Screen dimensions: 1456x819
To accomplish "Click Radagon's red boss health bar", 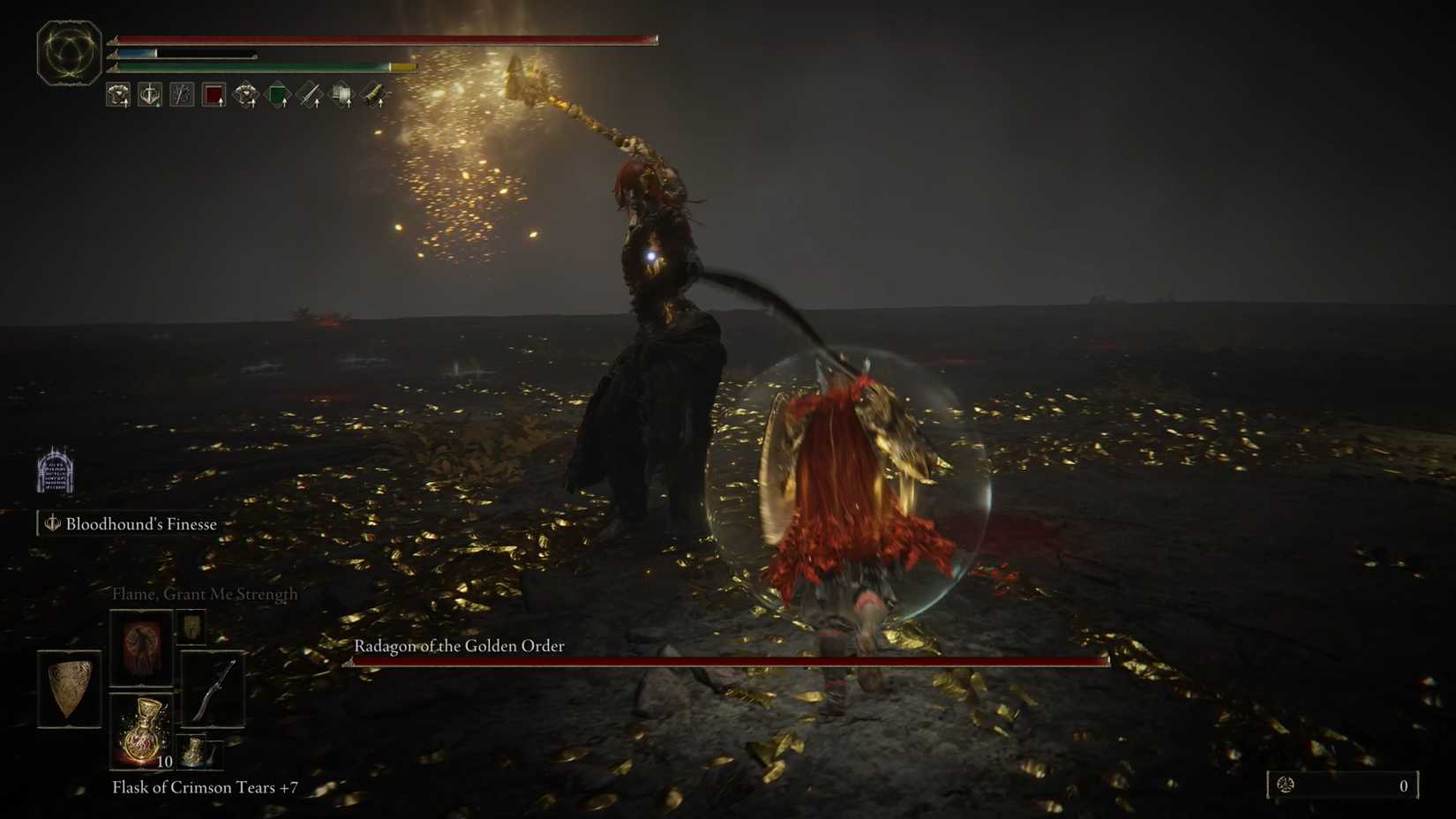I will [730, 660].
